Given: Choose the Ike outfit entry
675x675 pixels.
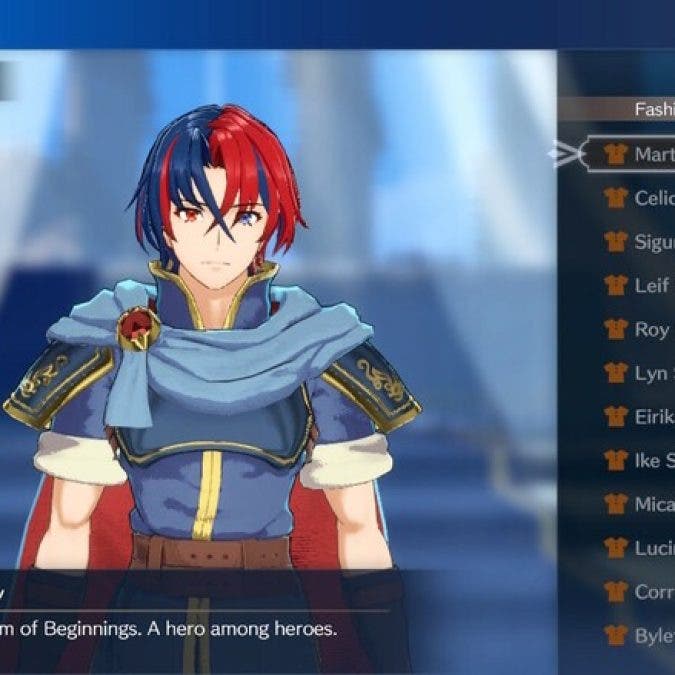Looking at the screenshot, I should [640, 460].
